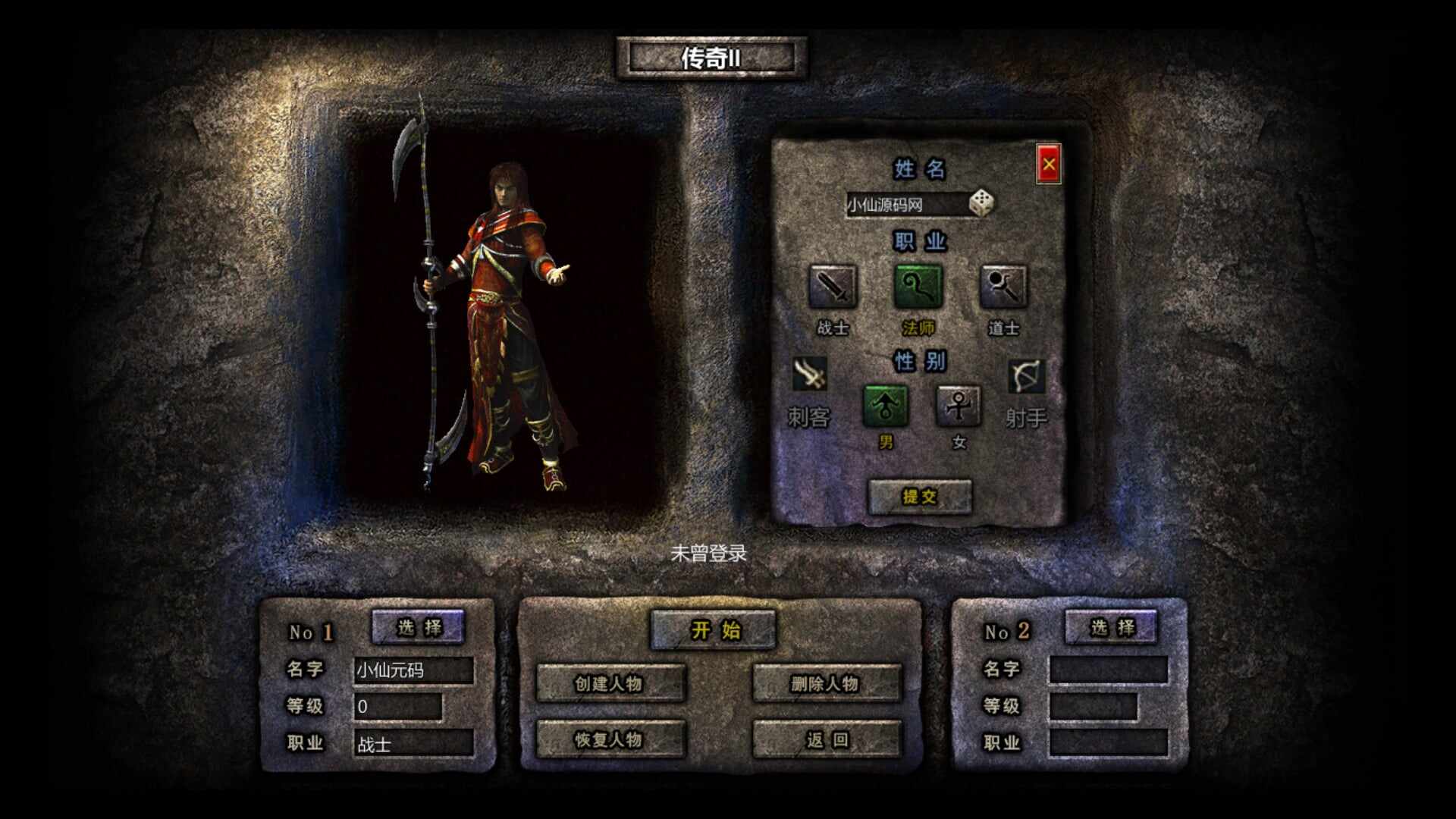The width and height of the screenshot is (1456, 819).
Task: Set gender to 女 female
Action: [x=959, y=406]
